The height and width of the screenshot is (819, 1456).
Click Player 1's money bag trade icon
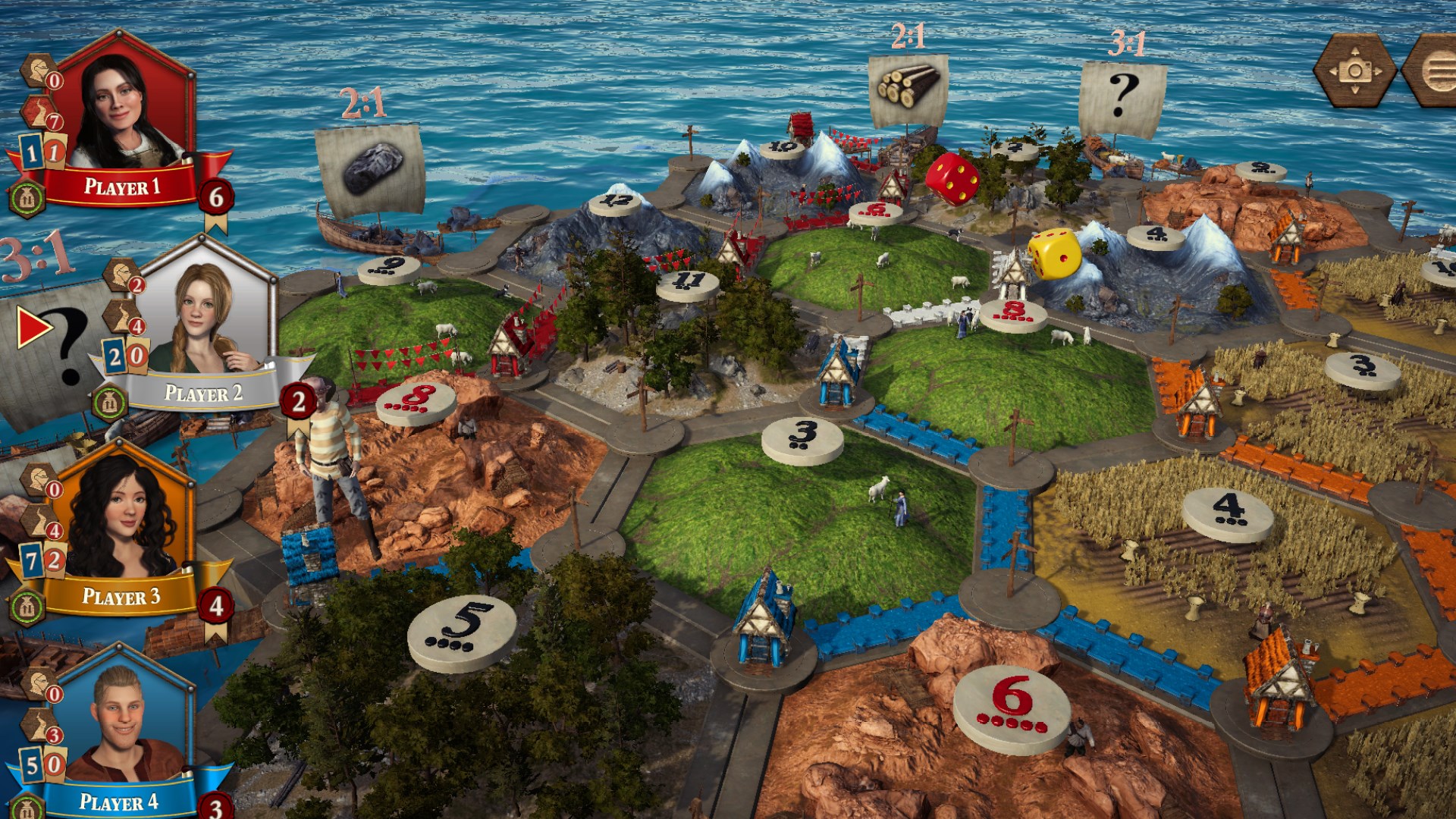tap(27, 199)
